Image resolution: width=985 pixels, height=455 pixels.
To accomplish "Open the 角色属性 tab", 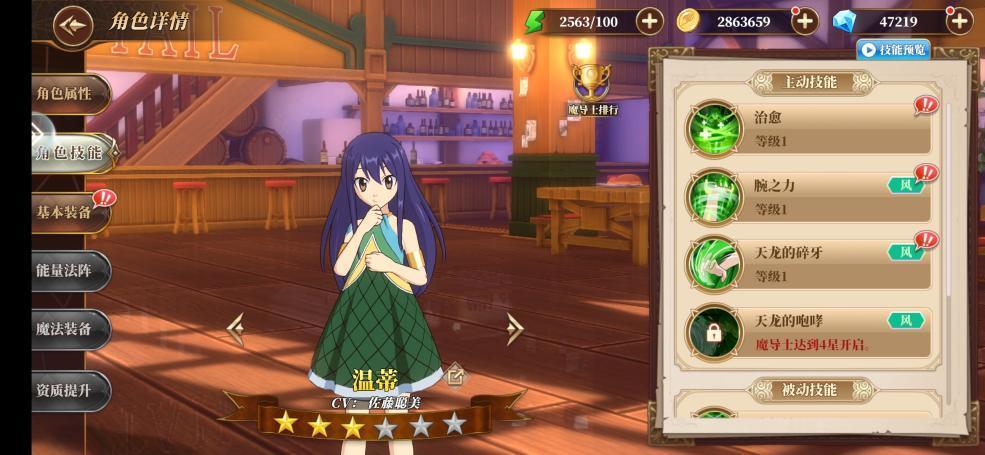I will (65, 94).
